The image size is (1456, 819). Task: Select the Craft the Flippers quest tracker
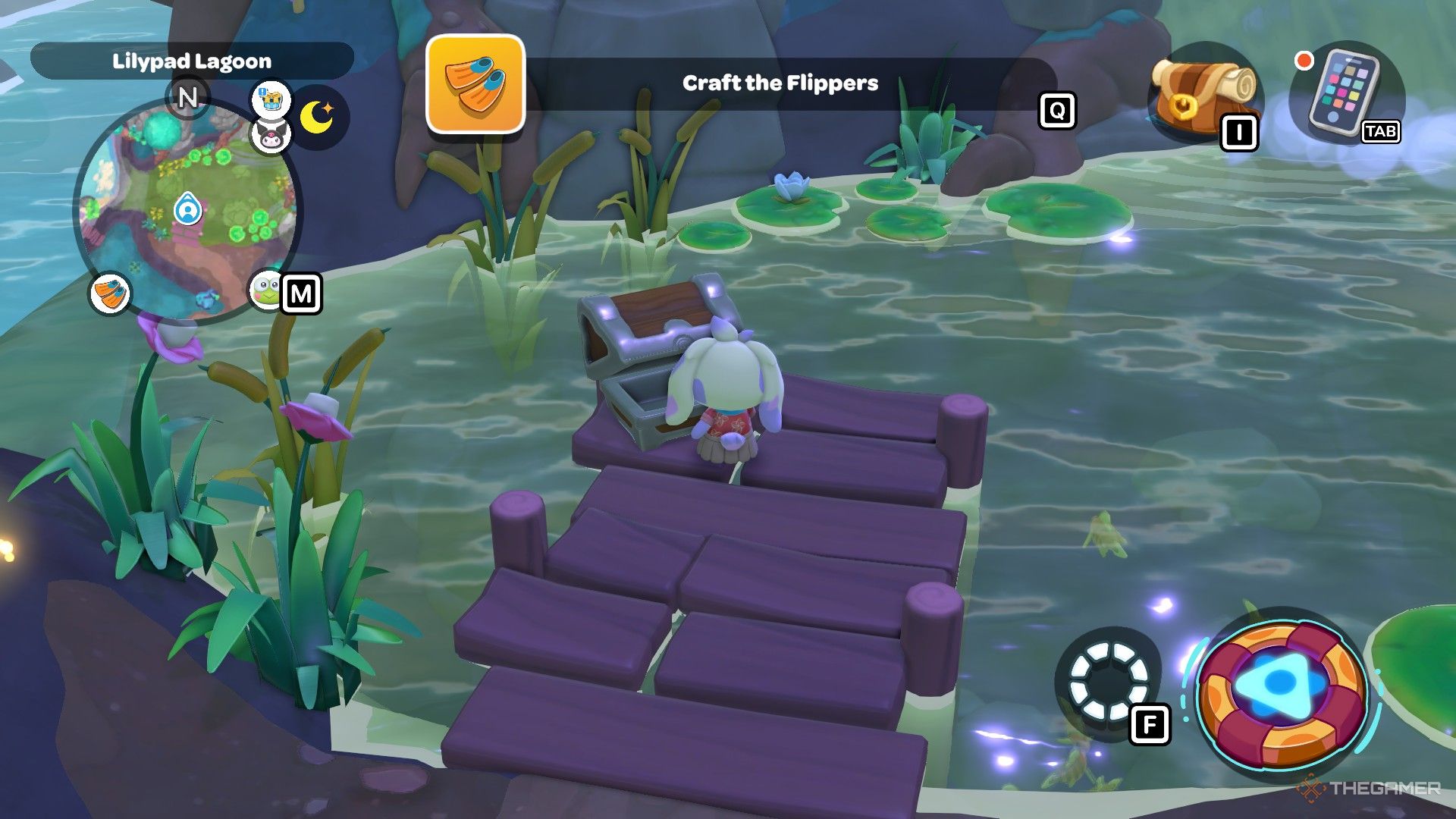pyautogui.click(x=780, y=83)
